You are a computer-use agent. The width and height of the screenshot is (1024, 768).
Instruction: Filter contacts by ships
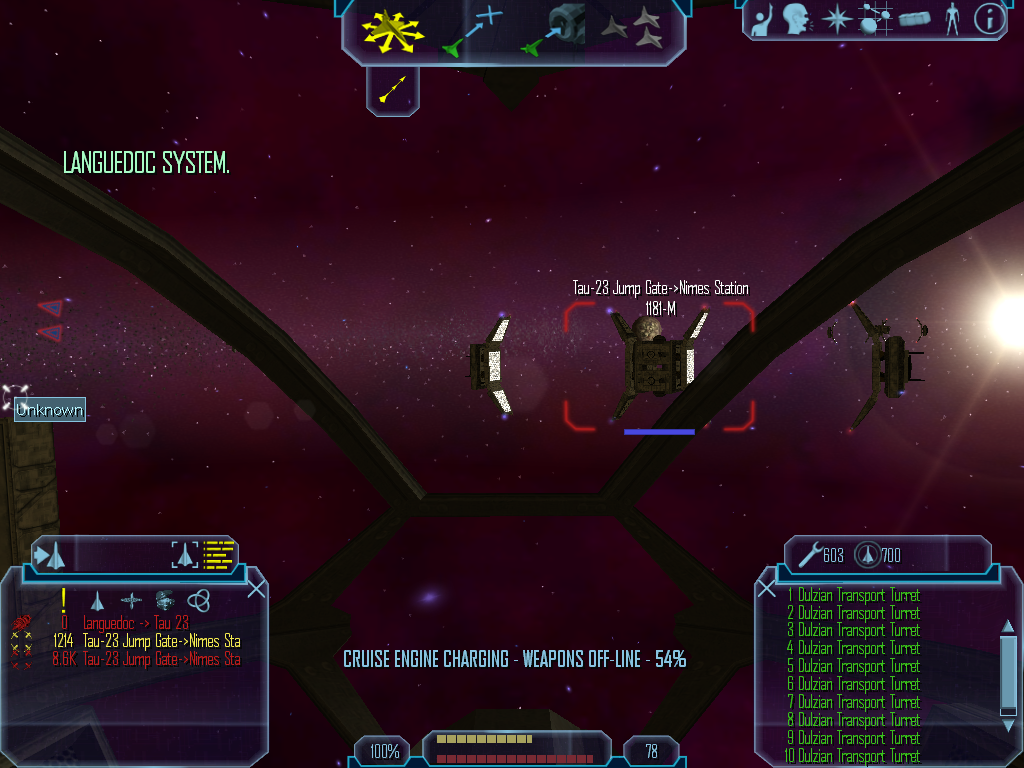point(97,600)
